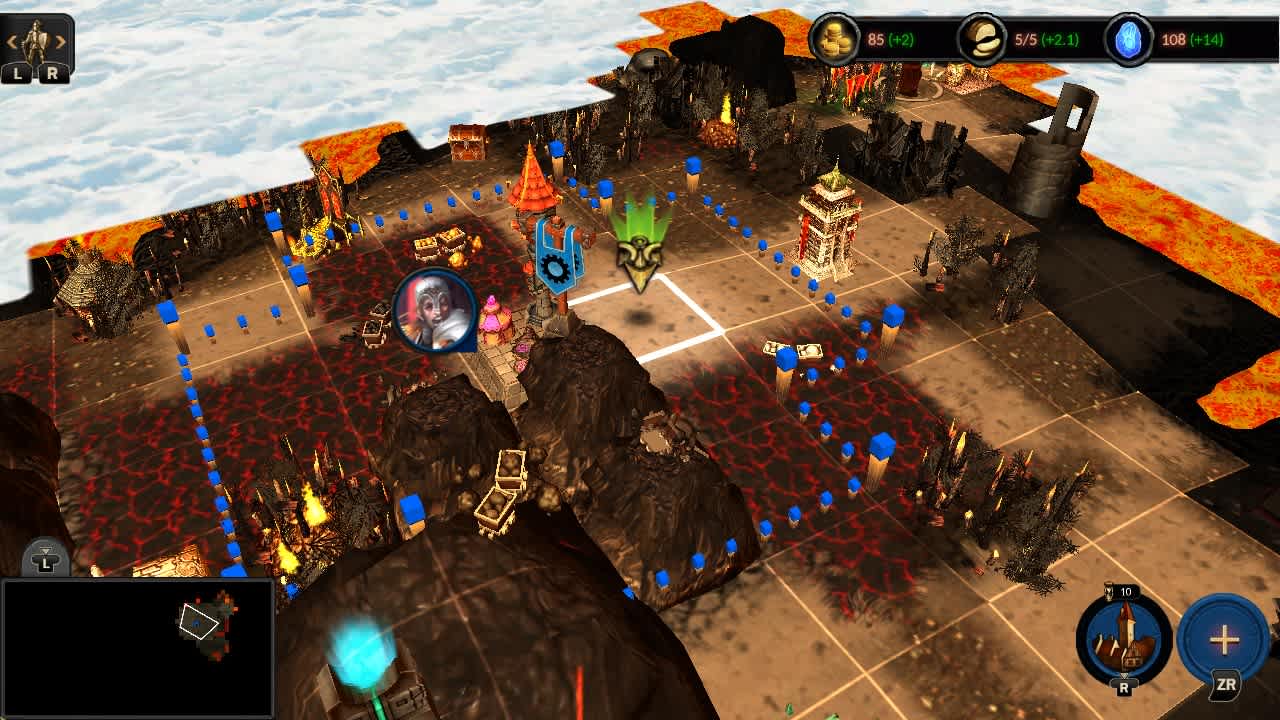Click the small crest icon above the city counter
Viewport: 1280px width, 720px height.
coord(1109,592)
